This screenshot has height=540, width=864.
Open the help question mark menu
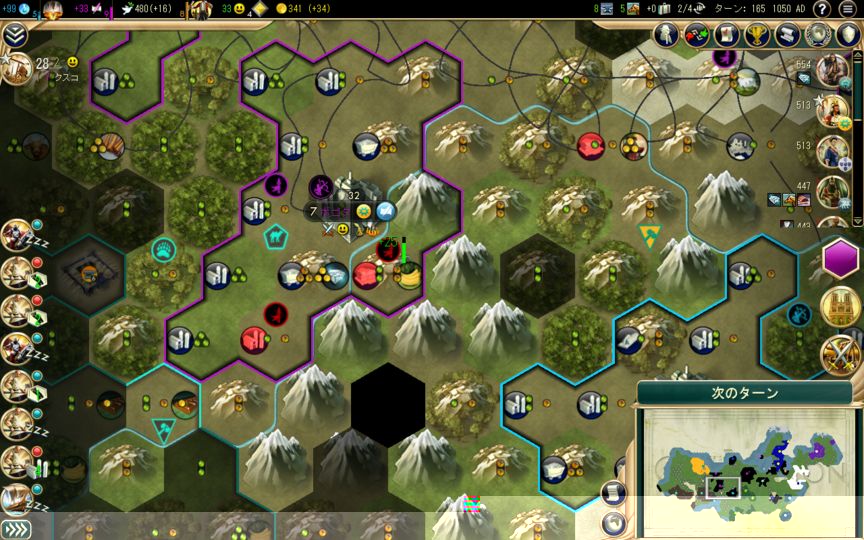(x=821, y=9)
